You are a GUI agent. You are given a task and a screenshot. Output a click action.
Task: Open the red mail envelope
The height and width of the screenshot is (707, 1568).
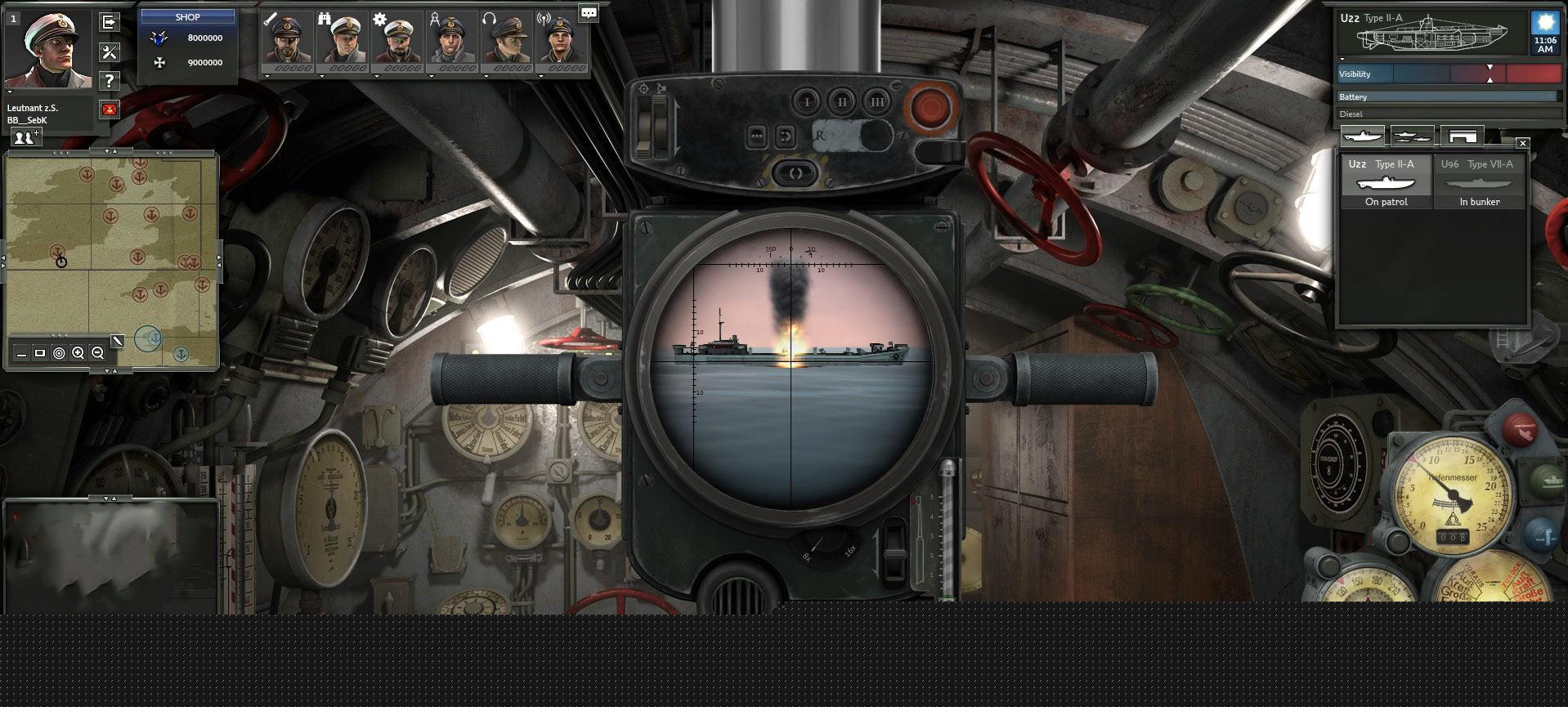pyautogui.click(x=109, y=110)
